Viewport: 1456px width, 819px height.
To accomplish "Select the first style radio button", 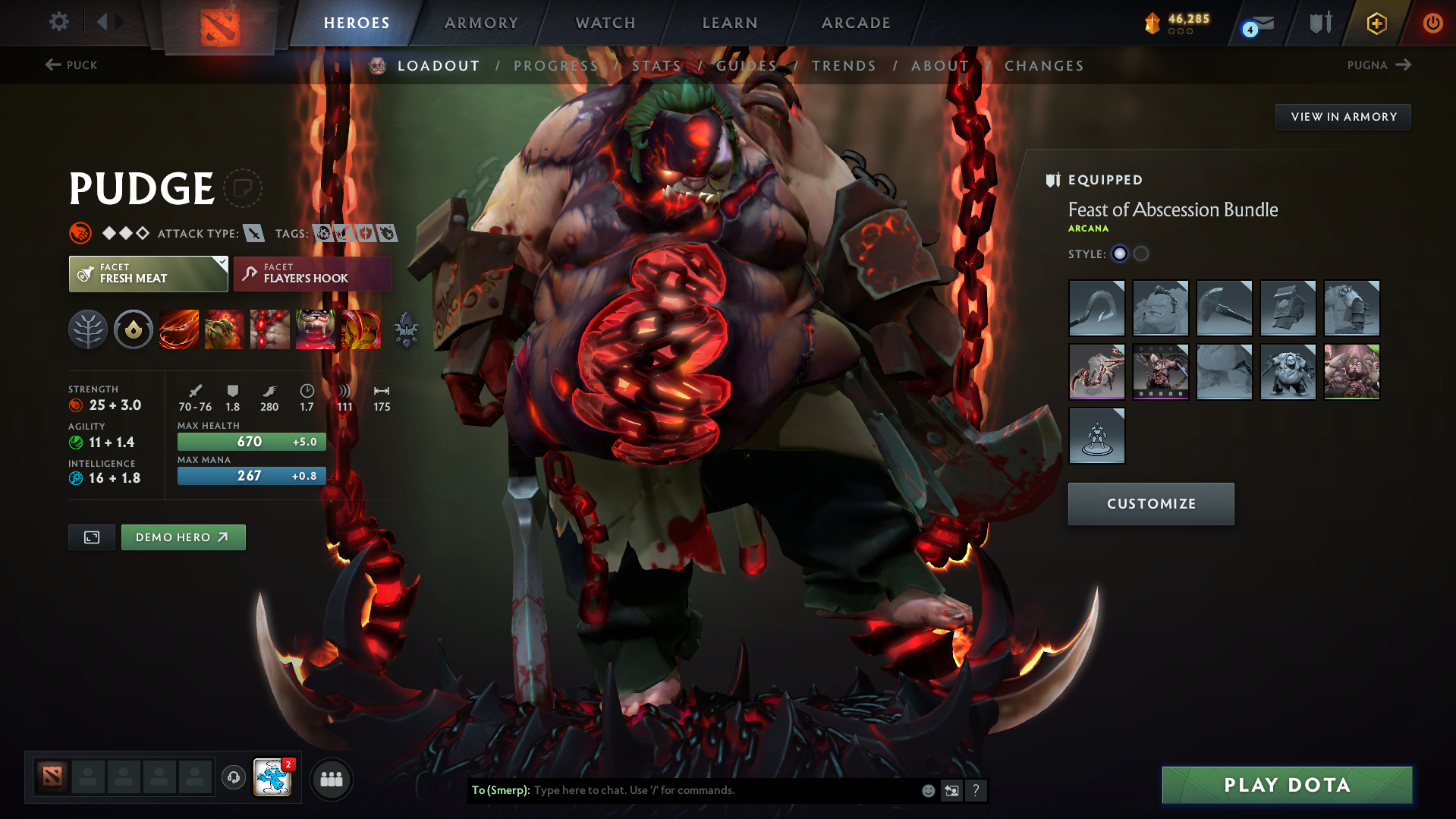I will point(1121,254).
